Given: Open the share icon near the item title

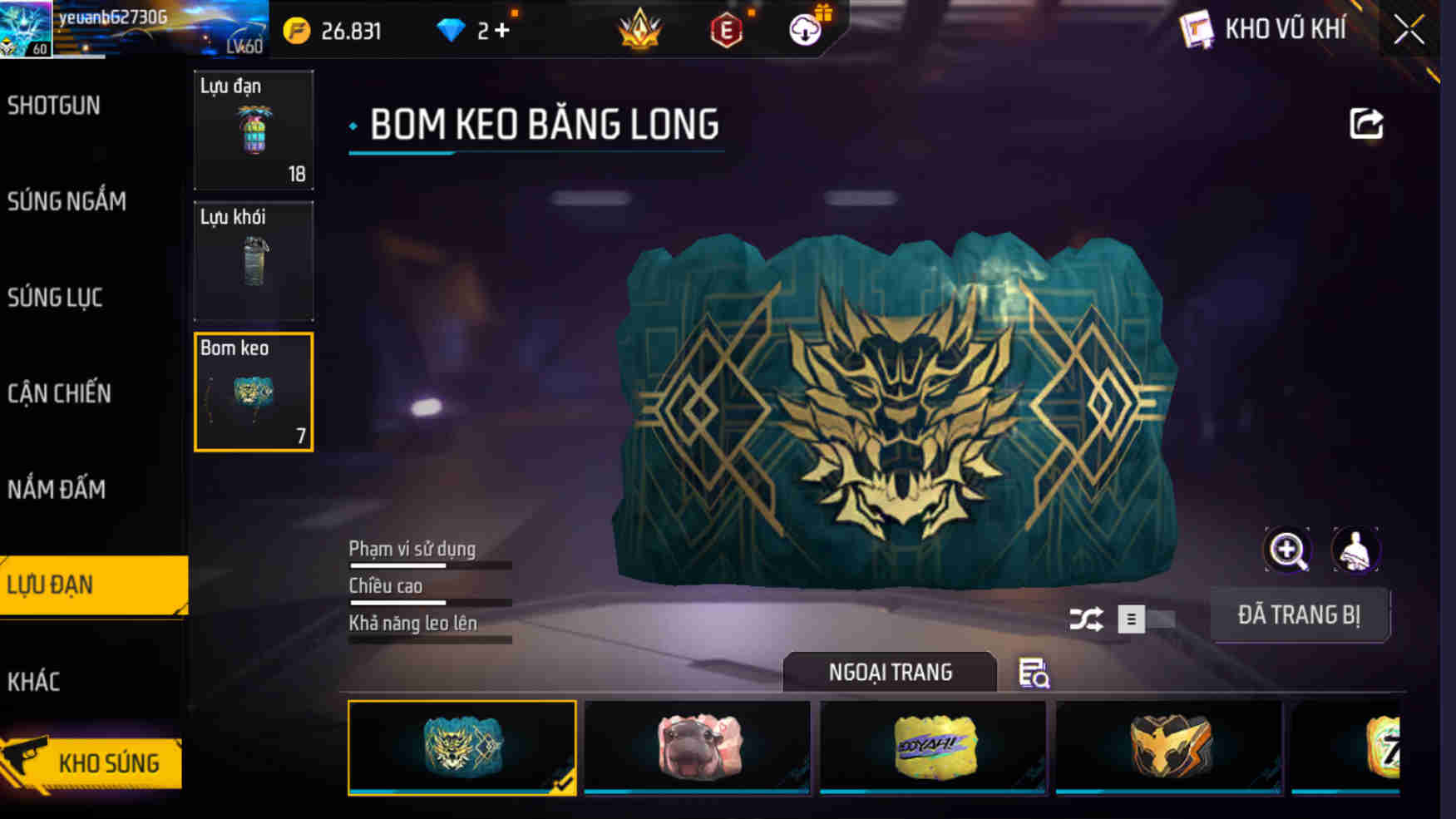Looking at the screenshot, I should 1365,123.
